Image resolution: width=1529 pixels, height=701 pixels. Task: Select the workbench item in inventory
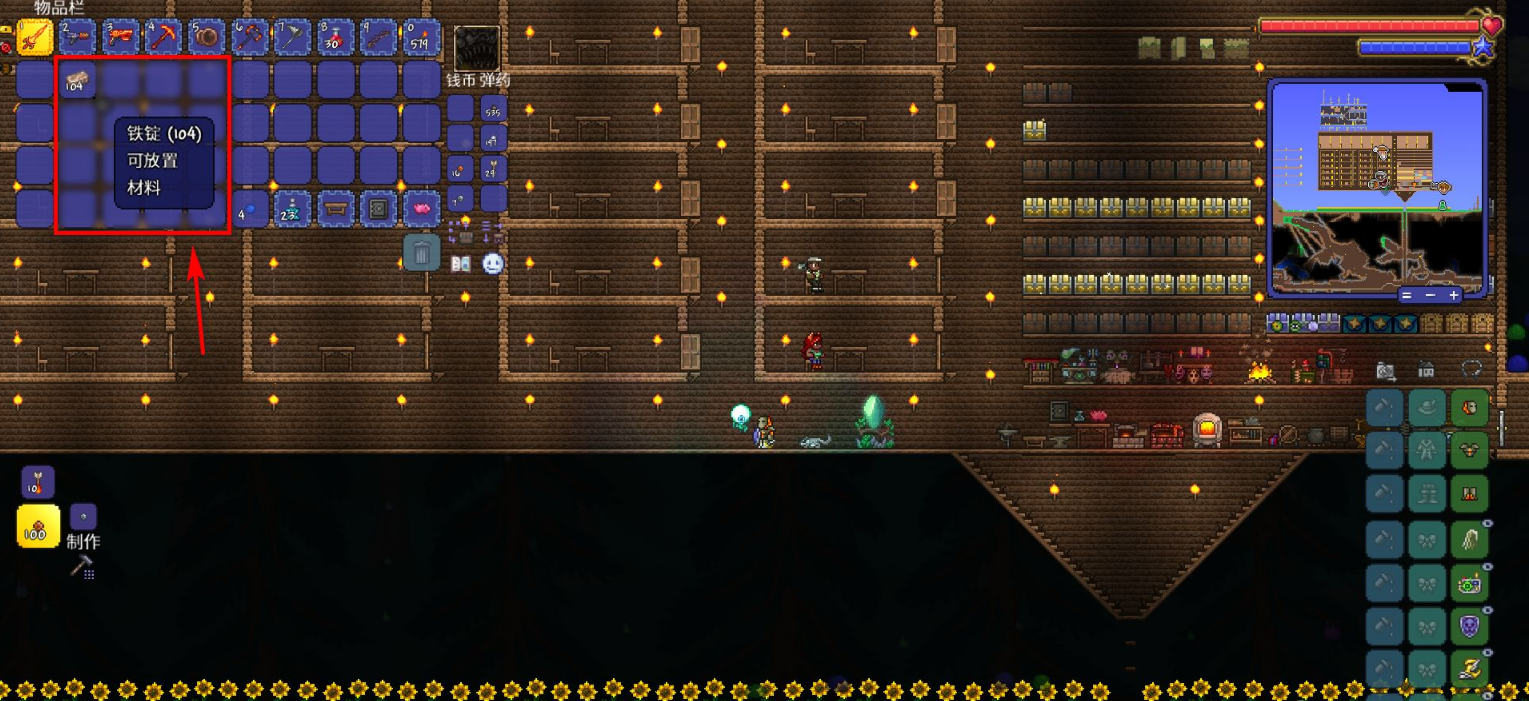pos(336,209)
